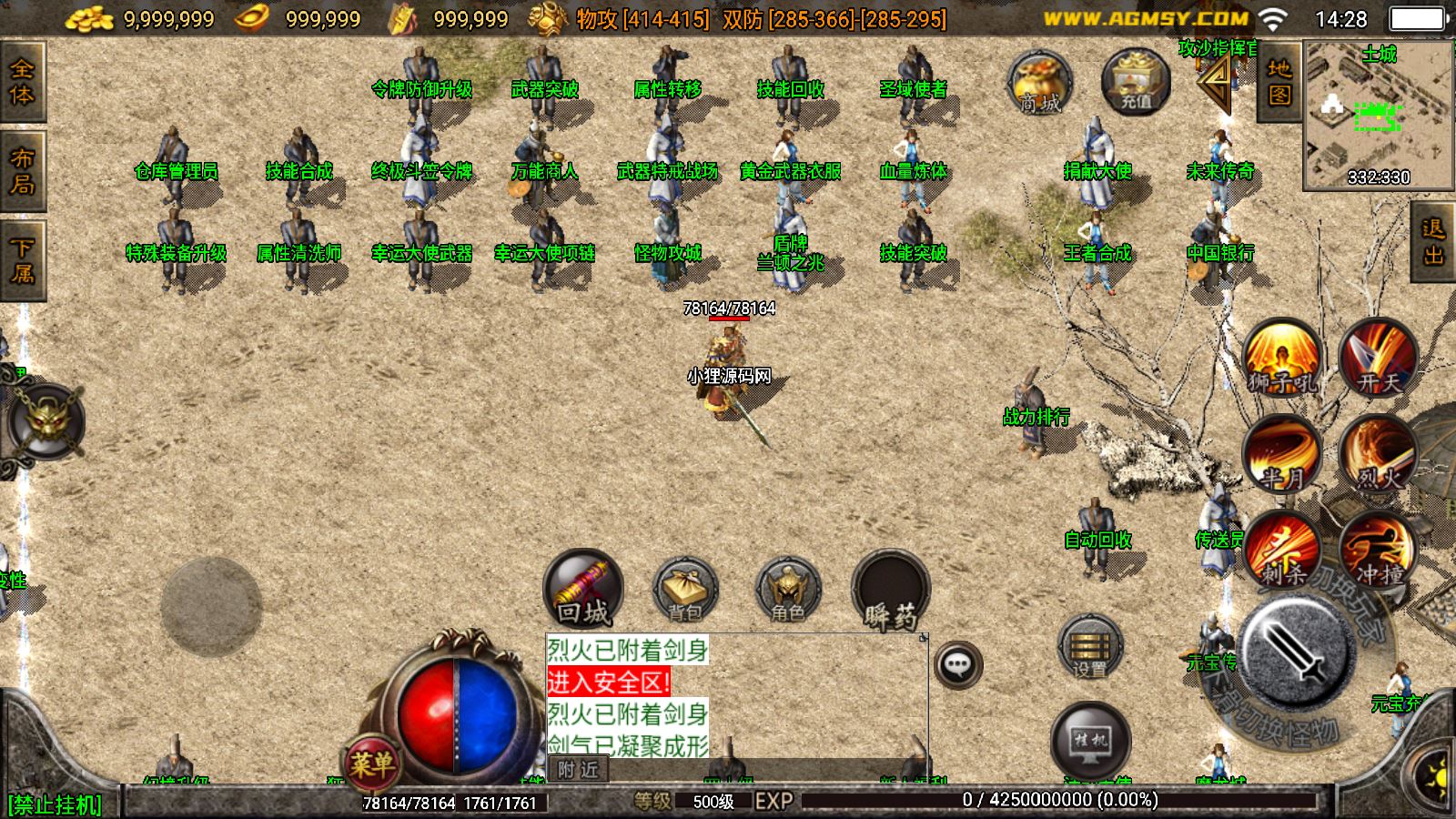Open the 背包 backpack

(685, 589)
